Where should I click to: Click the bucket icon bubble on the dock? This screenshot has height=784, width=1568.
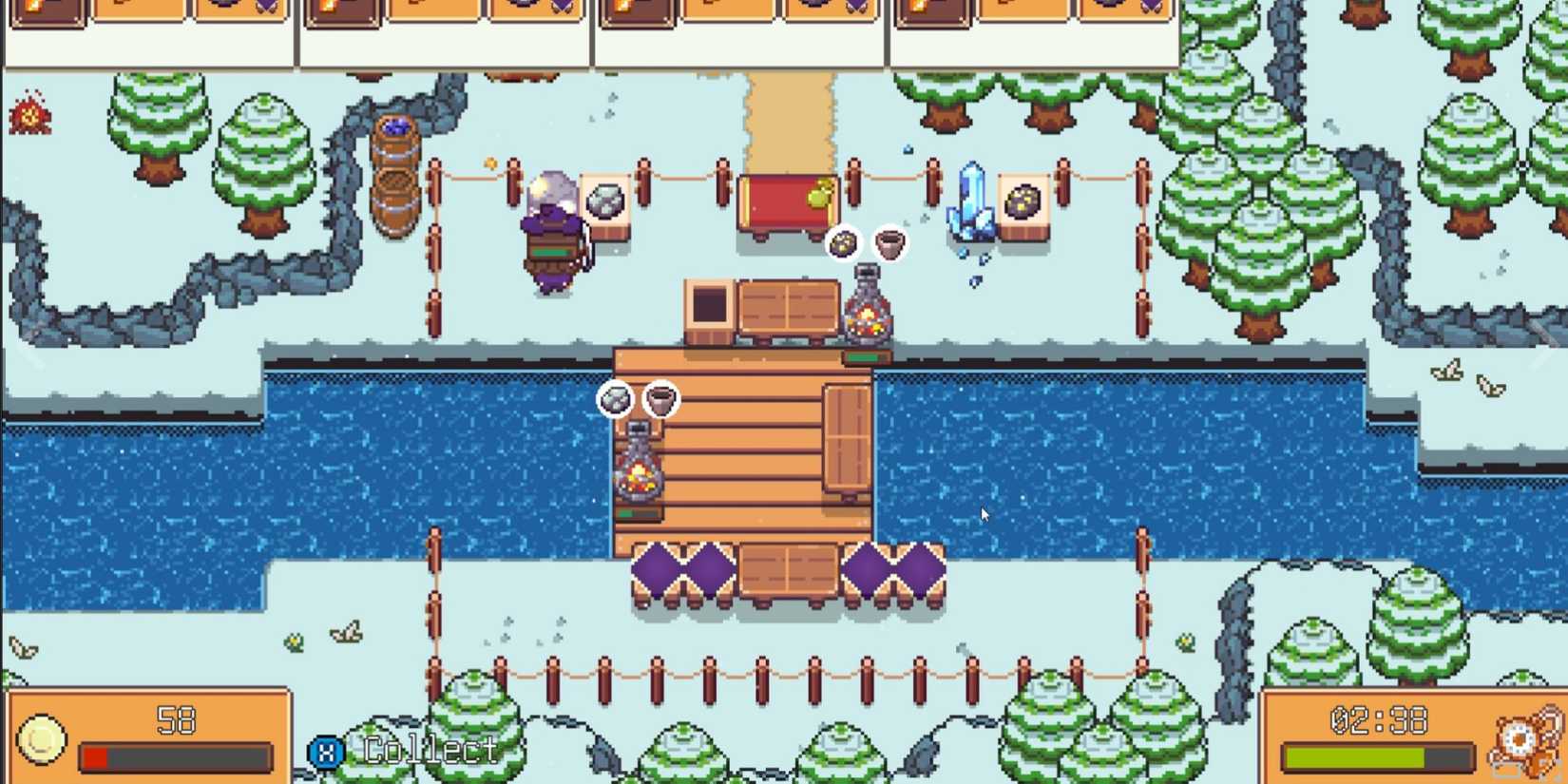tap(660, 399)
